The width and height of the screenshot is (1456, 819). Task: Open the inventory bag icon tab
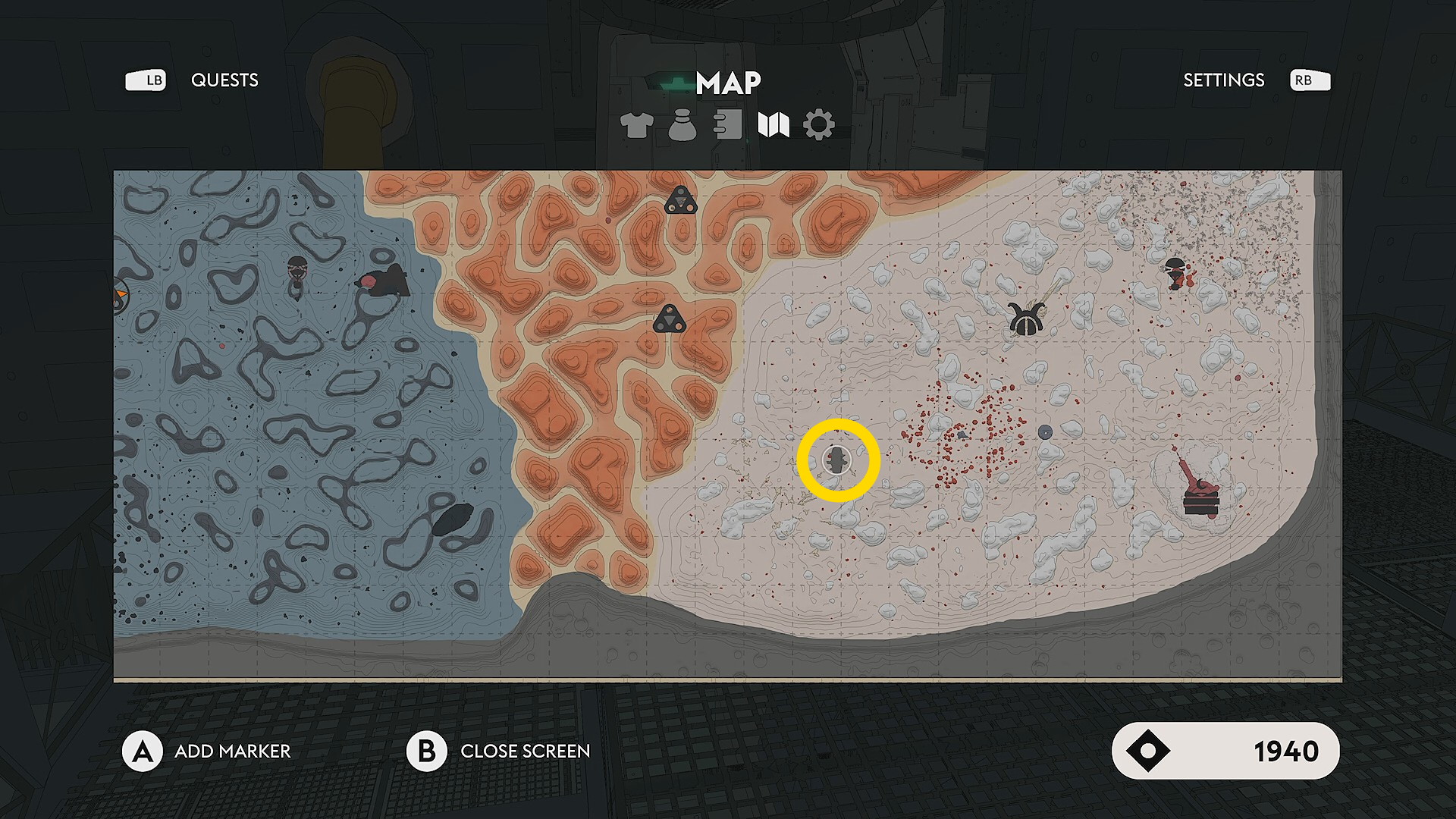click(682, 125)
